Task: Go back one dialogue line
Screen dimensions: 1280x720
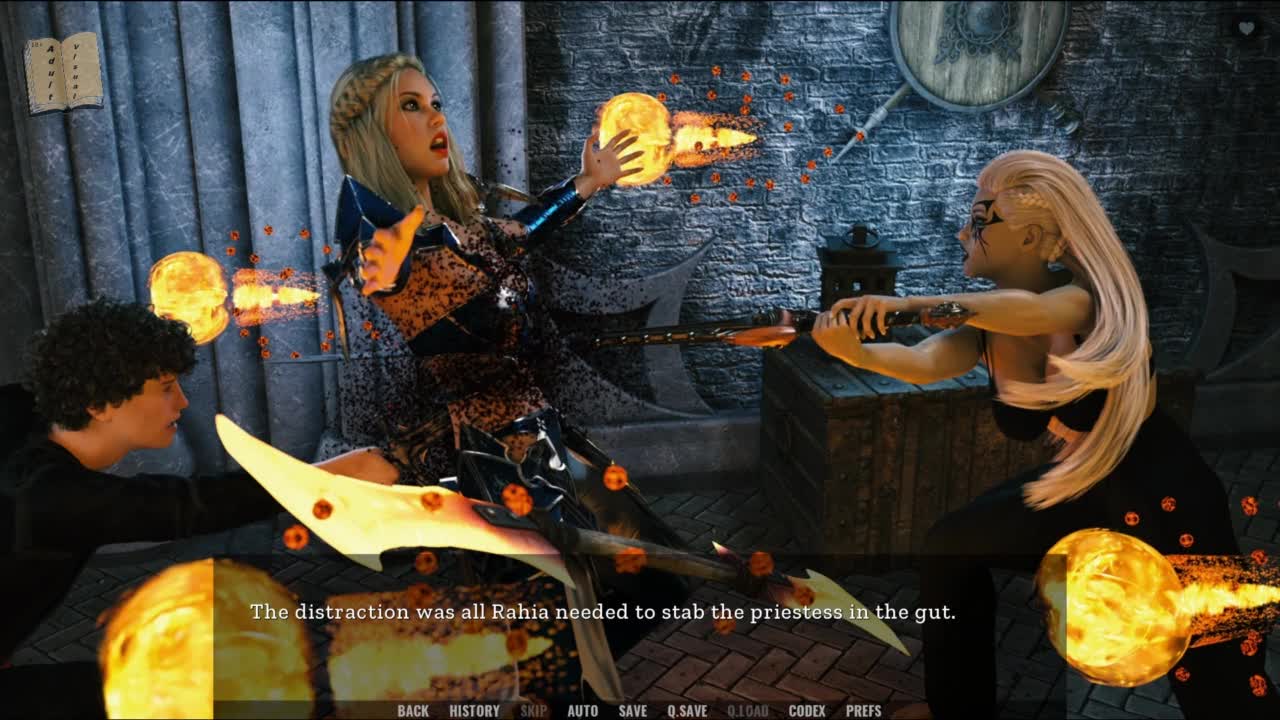Action: (x=412, y=711)
